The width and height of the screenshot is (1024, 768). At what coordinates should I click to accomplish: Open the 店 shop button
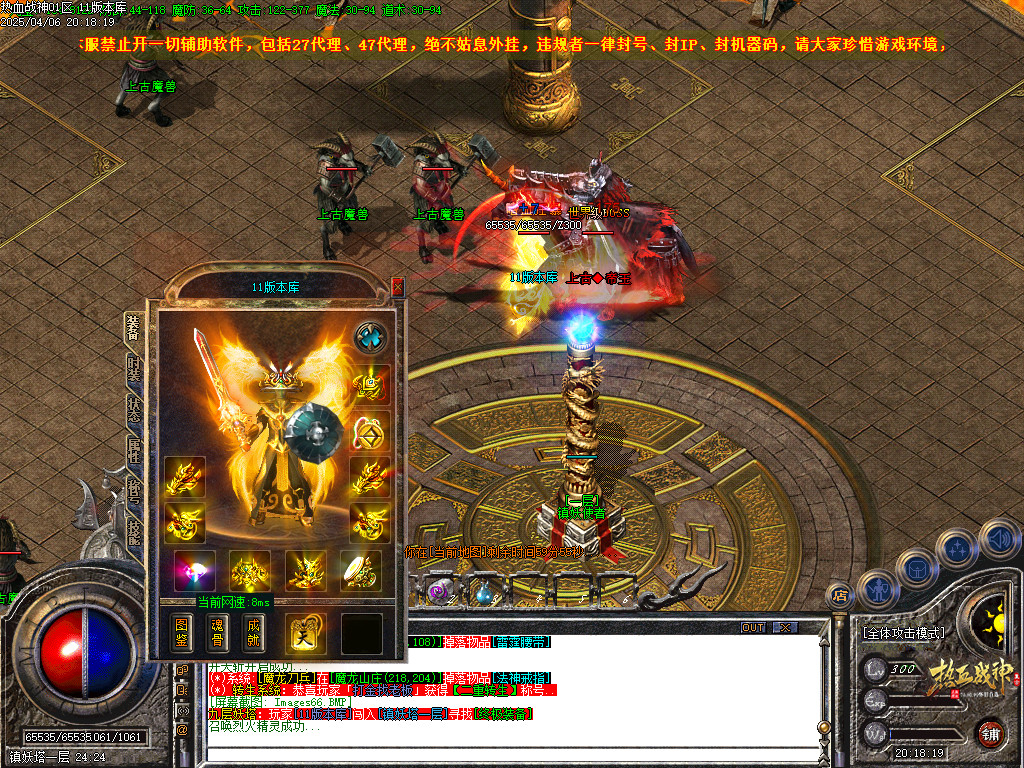pos(839,595)
